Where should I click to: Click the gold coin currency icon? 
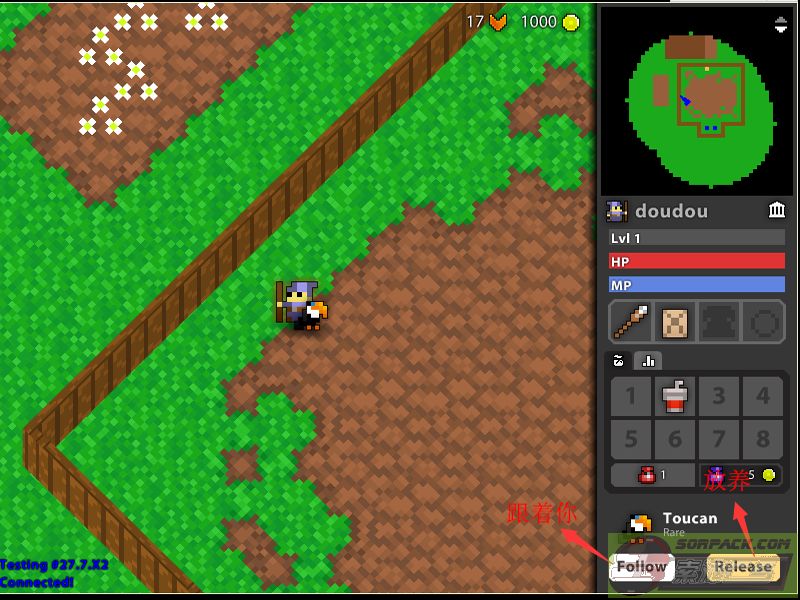[571, 22]
